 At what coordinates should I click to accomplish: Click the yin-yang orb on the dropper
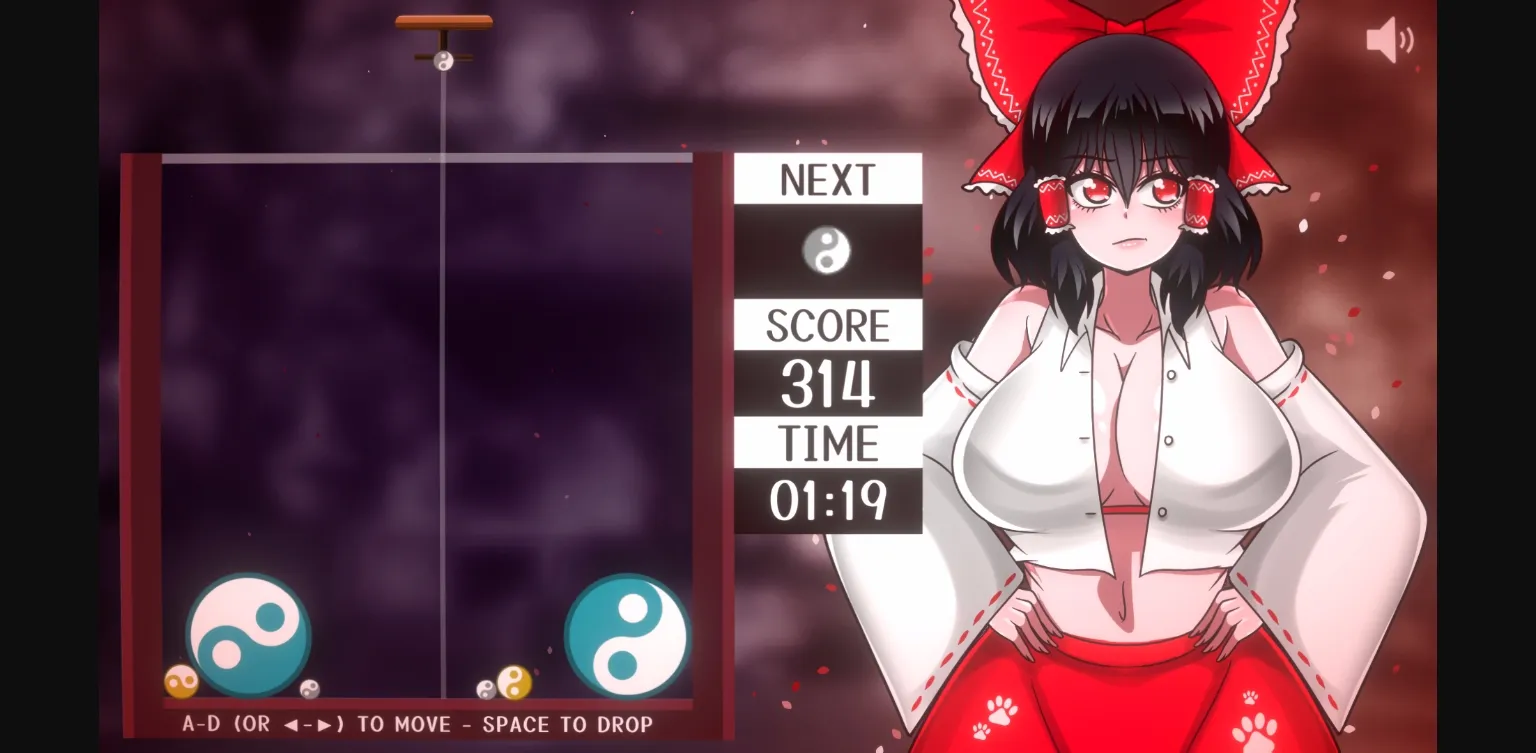(x=443, y=60)
